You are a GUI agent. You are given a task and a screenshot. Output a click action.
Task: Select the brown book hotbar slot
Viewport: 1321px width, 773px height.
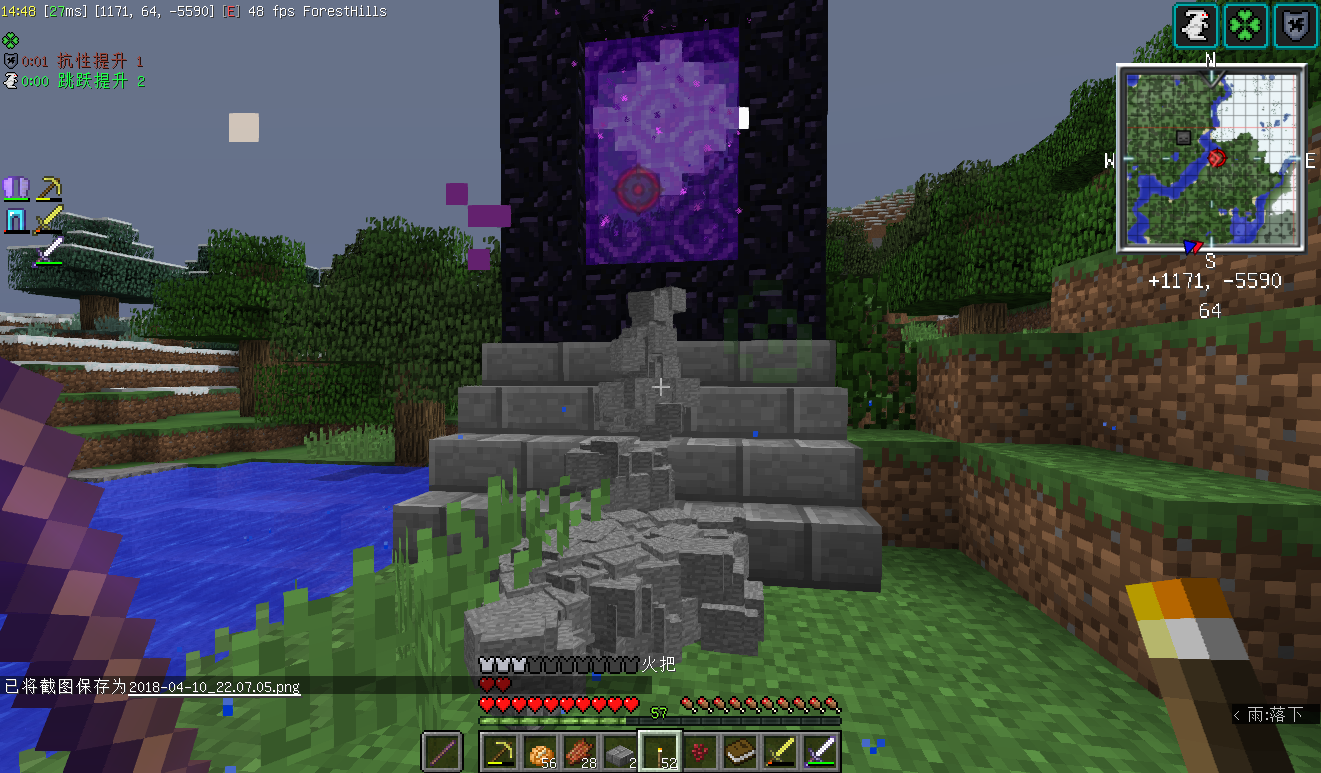click(x=741, y=751)
